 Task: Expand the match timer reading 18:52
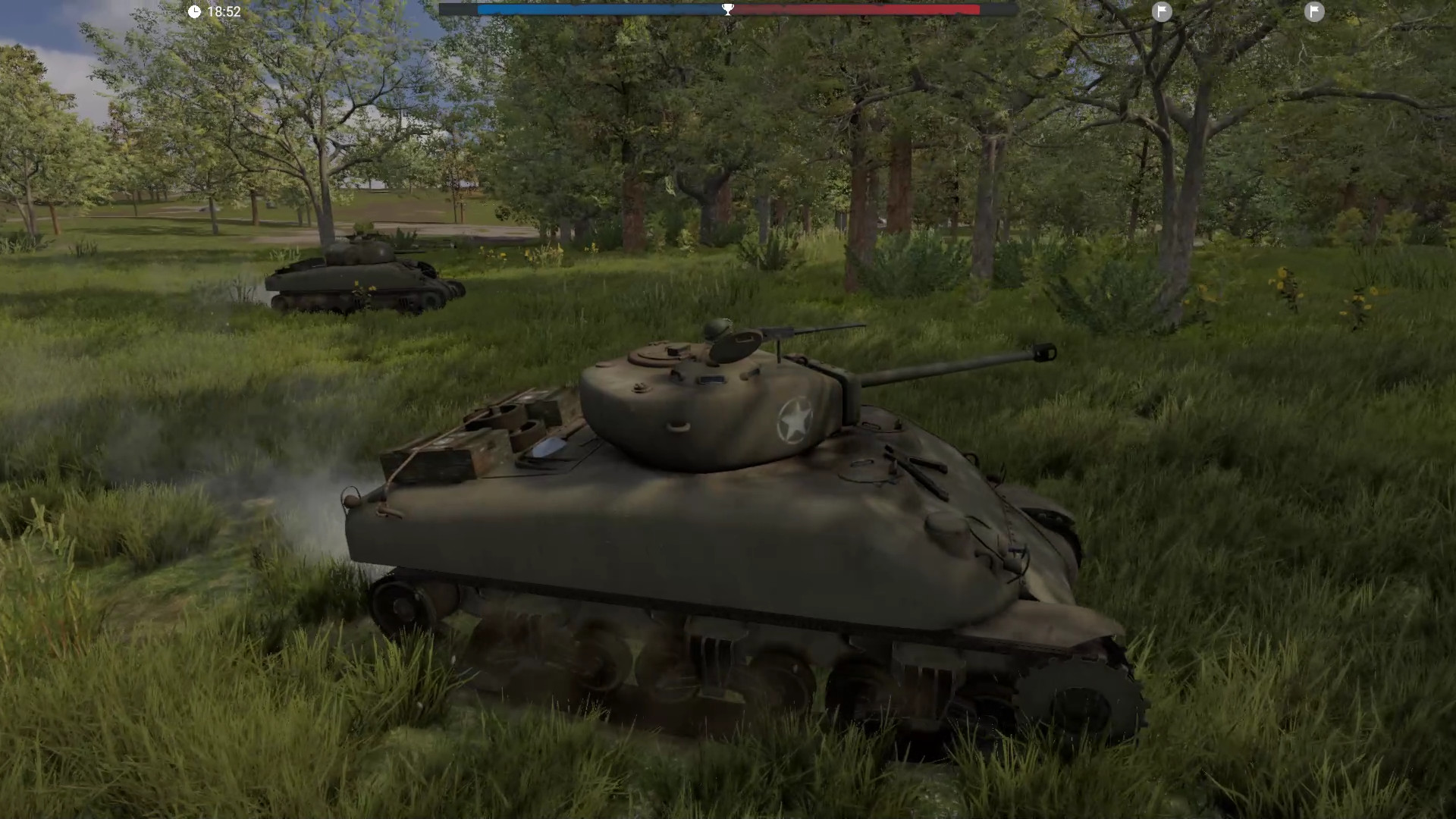pyautogui.click(x=223, y=11)
